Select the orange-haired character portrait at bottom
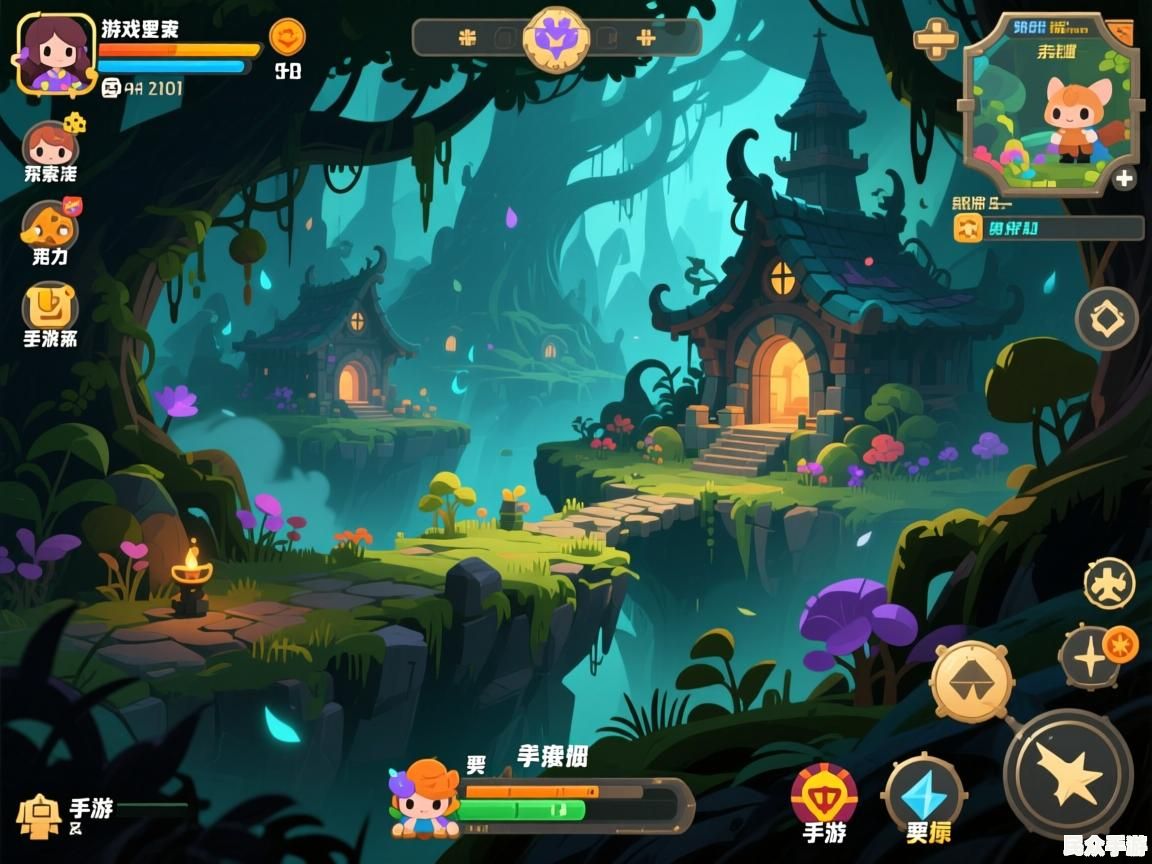The width and height of the screenshot is (1152, 864). pyautogui.click(x=427, y=797)
